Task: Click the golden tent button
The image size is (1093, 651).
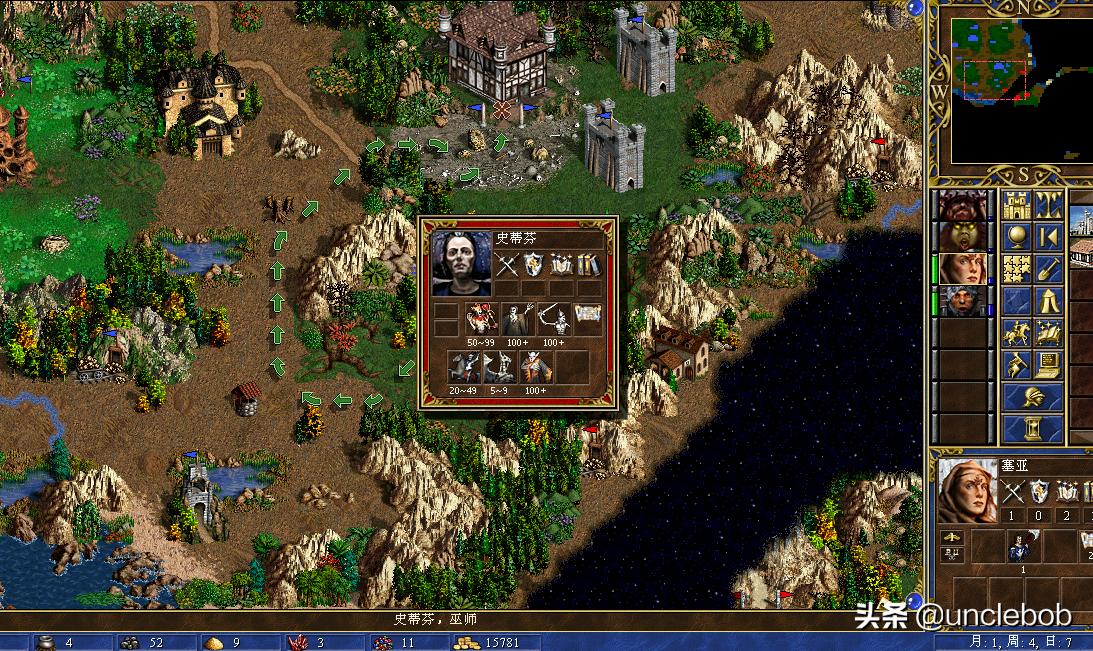Action: (1048, 302)
